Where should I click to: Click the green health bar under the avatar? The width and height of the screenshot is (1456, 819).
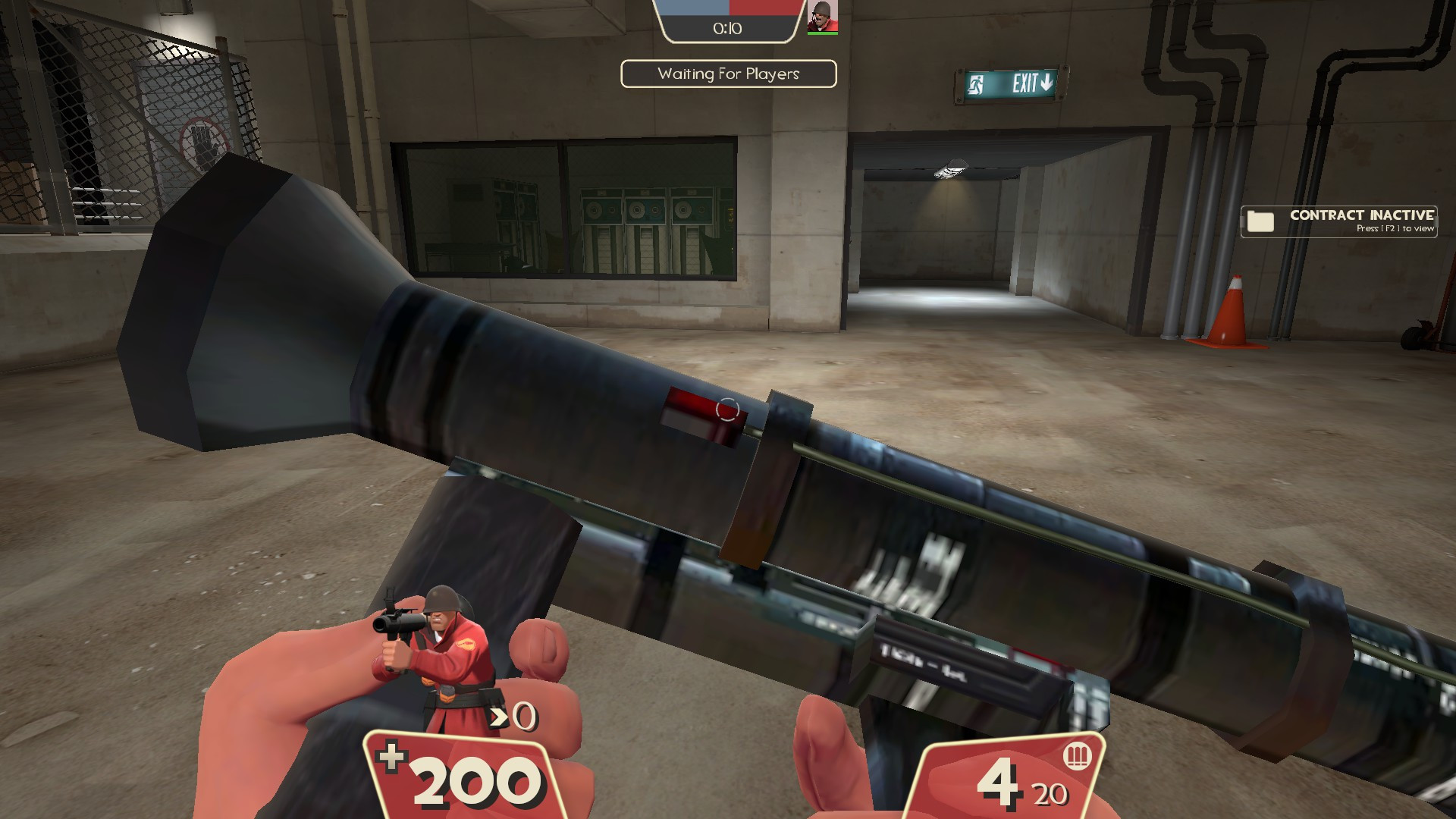[821, 32]
